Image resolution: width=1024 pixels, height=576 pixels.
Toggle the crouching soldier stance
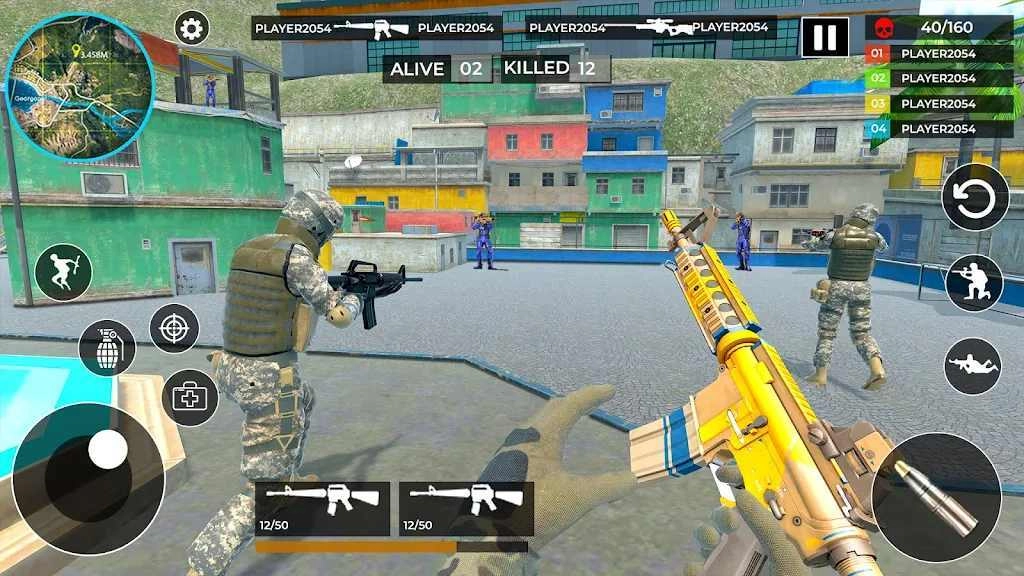974,283
